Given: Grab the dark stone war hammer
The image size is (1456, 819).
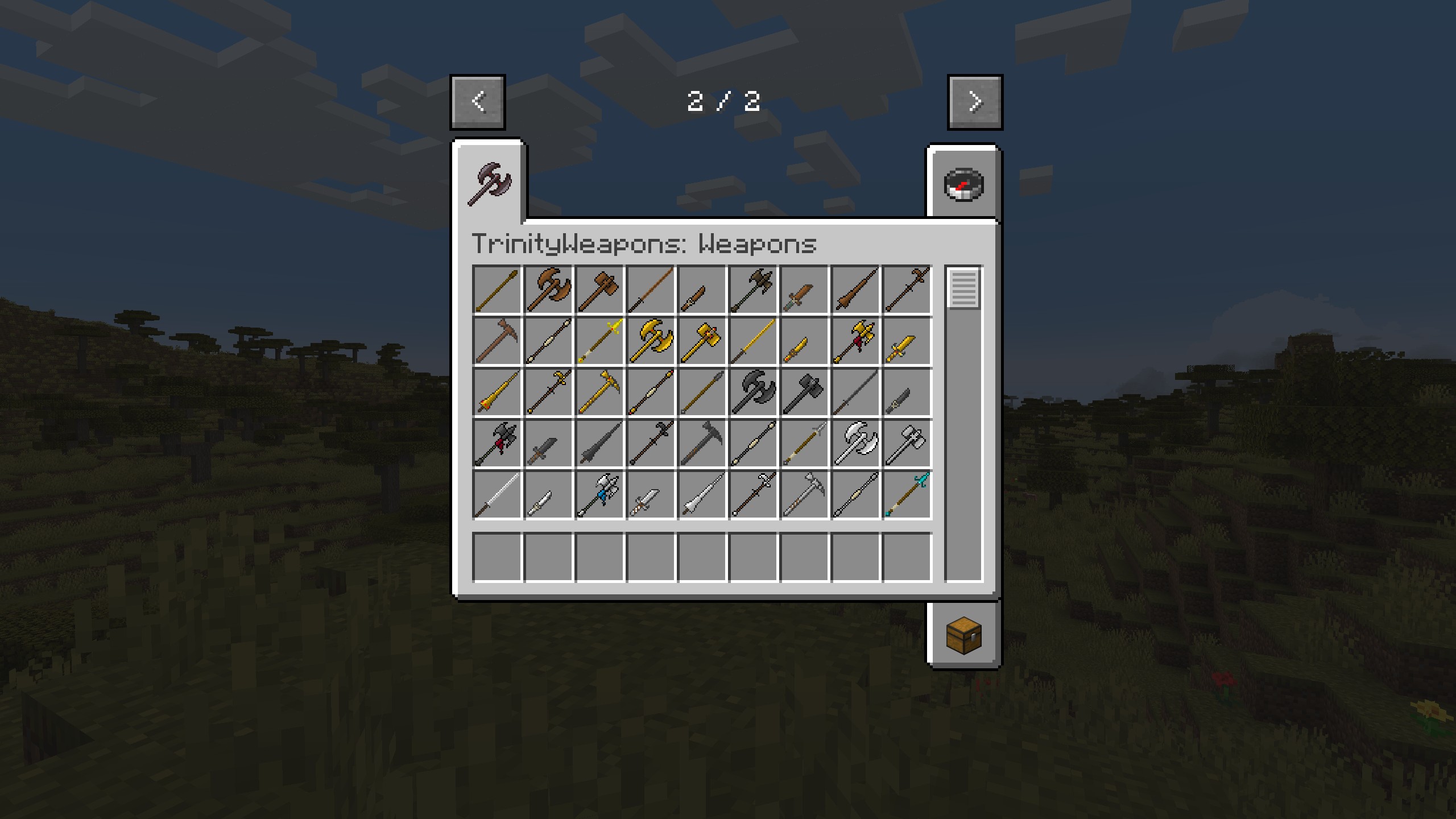Looking at the screenshot, I should pos(804,392).
